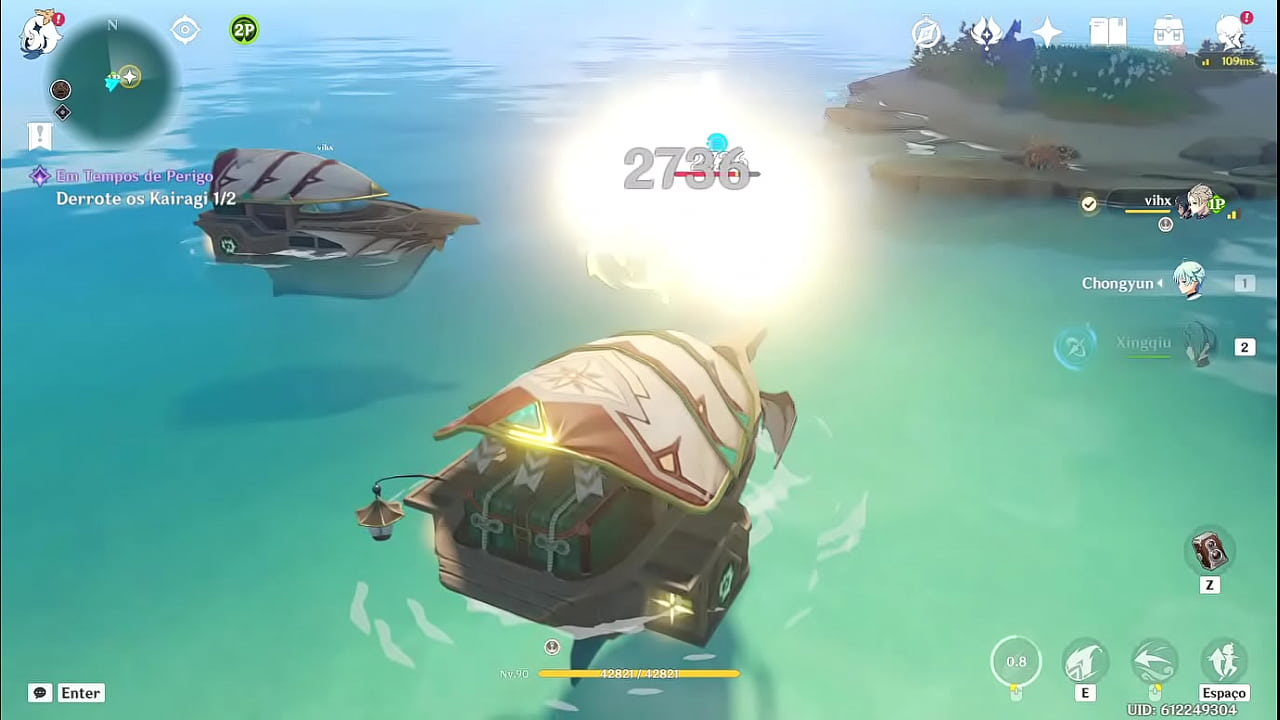
Task: Activate the boat's wind dash skill
Action: pyautogui.click(x=1154, y=661)
